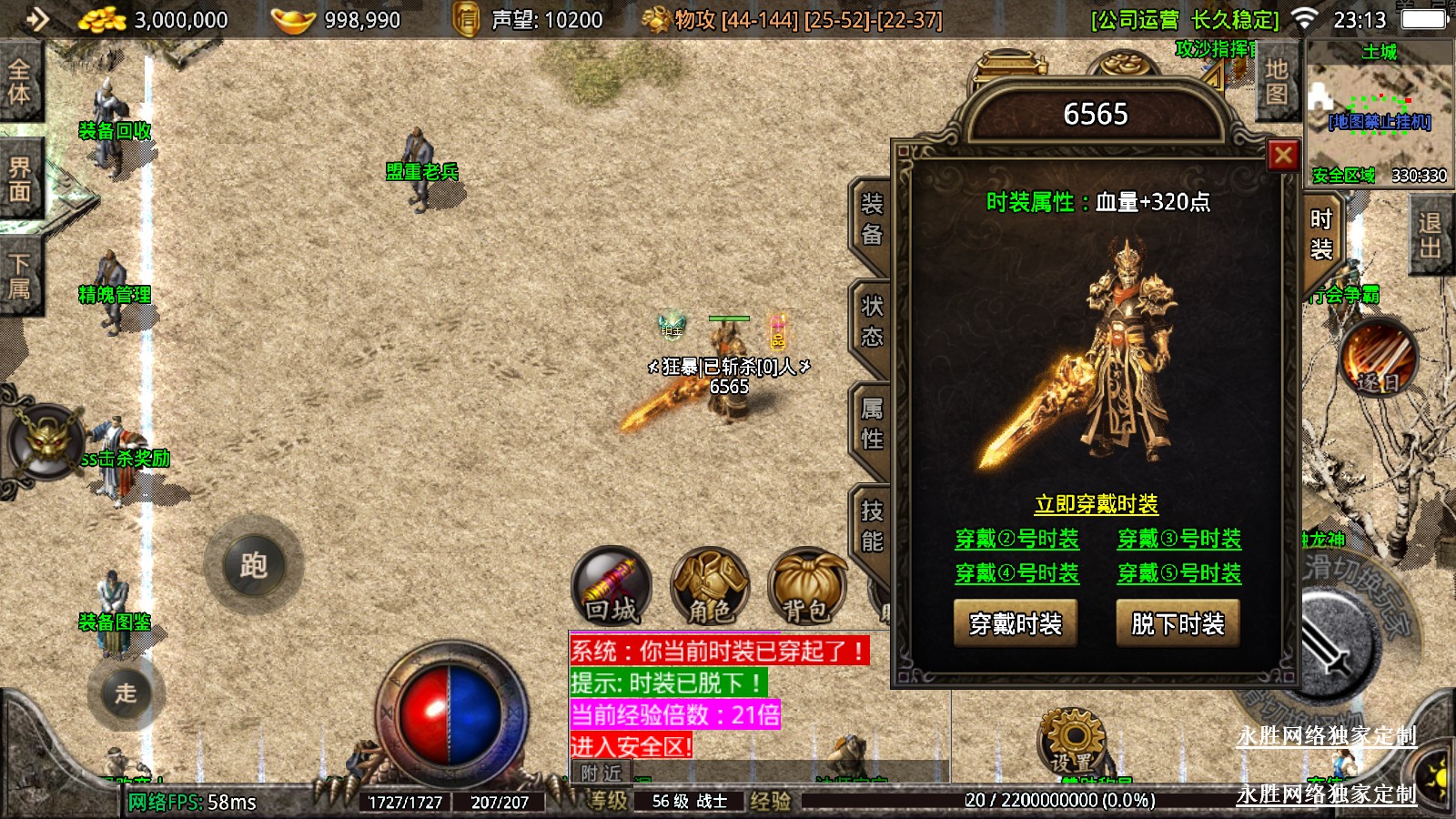Open the 技能 skills tab
The width and height of the screenshot is (1456, 819).
(872, 526)
